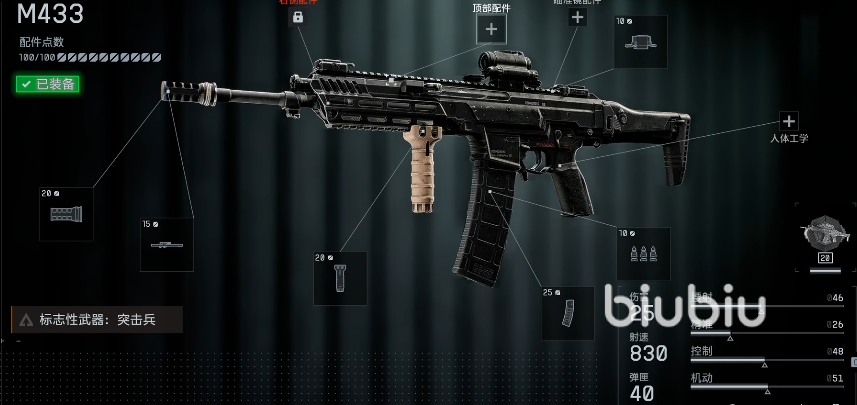The height and width of the screenshot is (405, 857).
Task: Open the locked right-side attachment slot
Action: coord(297,18)
